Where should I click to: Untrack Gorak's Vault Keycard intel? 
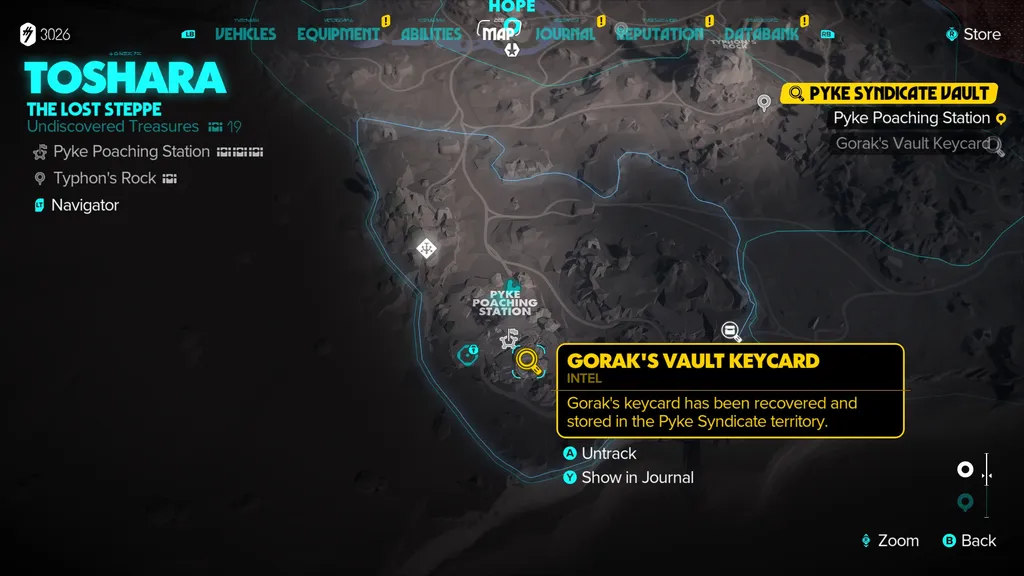click(608, 453)
